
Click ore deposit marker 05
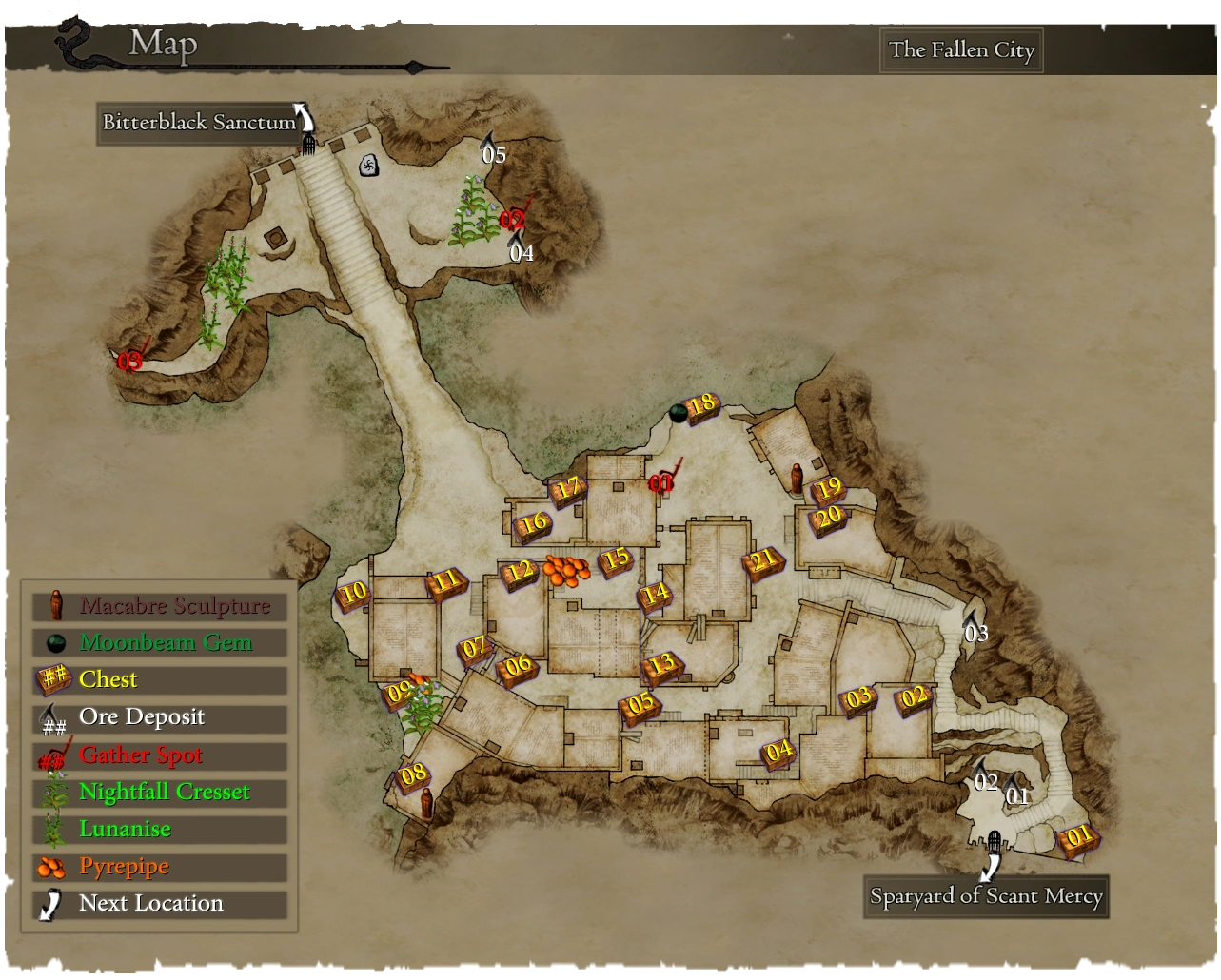point(493,152)
